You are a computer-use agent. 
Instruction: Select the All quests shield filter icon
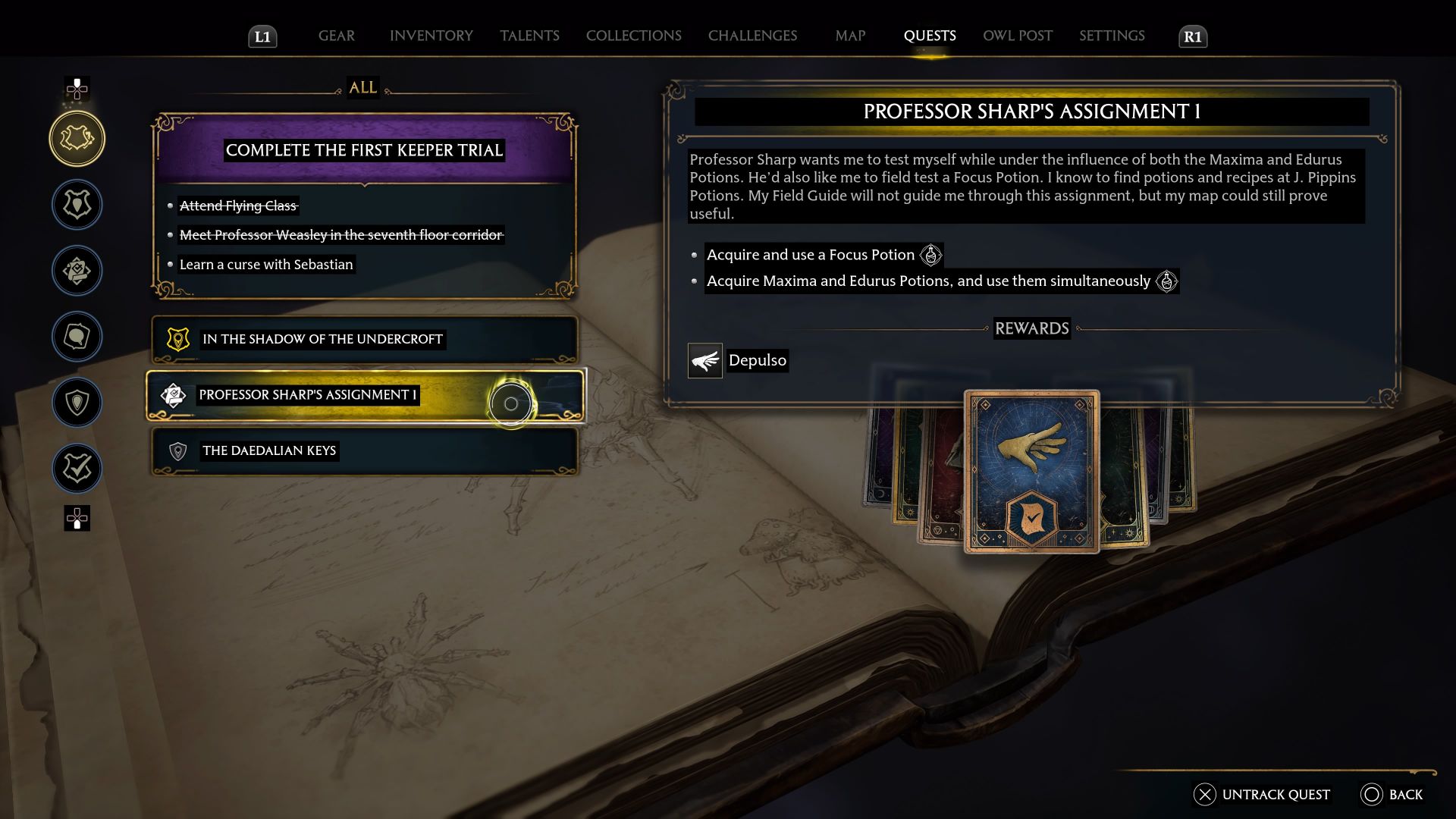point(77,138)
